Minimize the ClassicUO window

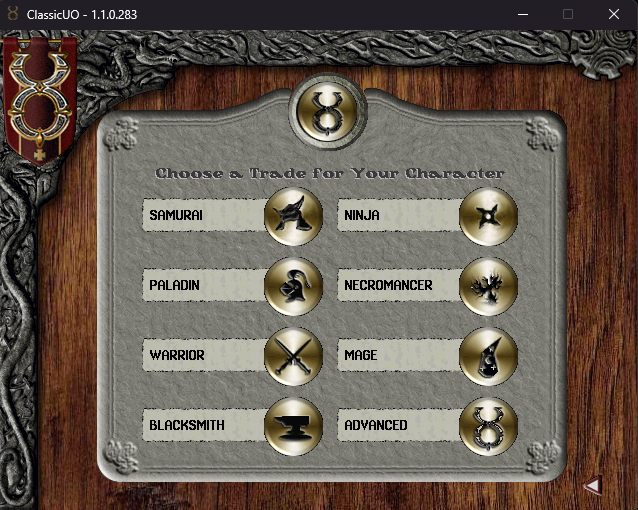pyautogui.click(x=522, y=14)
